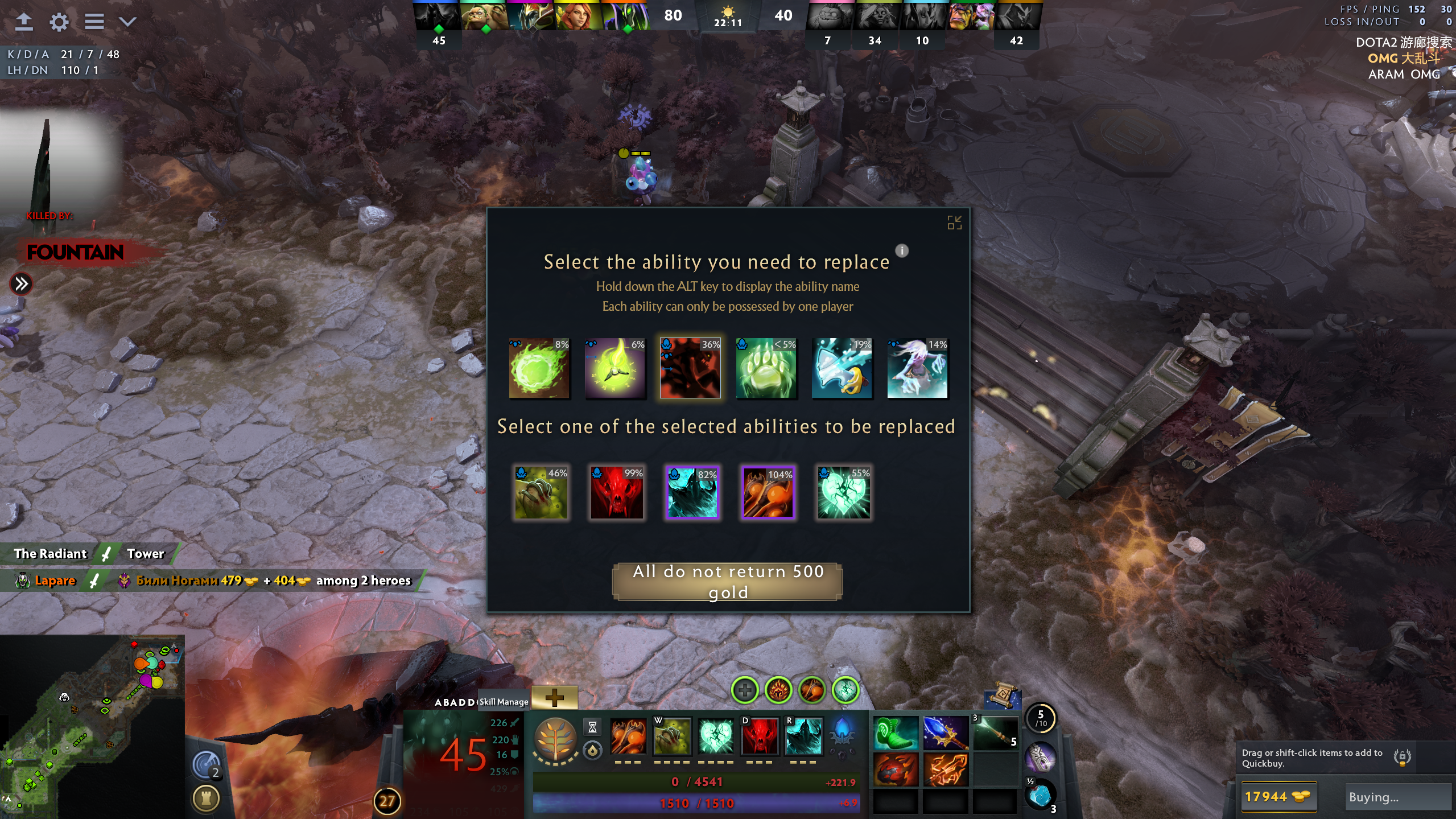Select the green bear paw ability
Image resolution: width=1456 pixels, height=819 pixels.
766,368
